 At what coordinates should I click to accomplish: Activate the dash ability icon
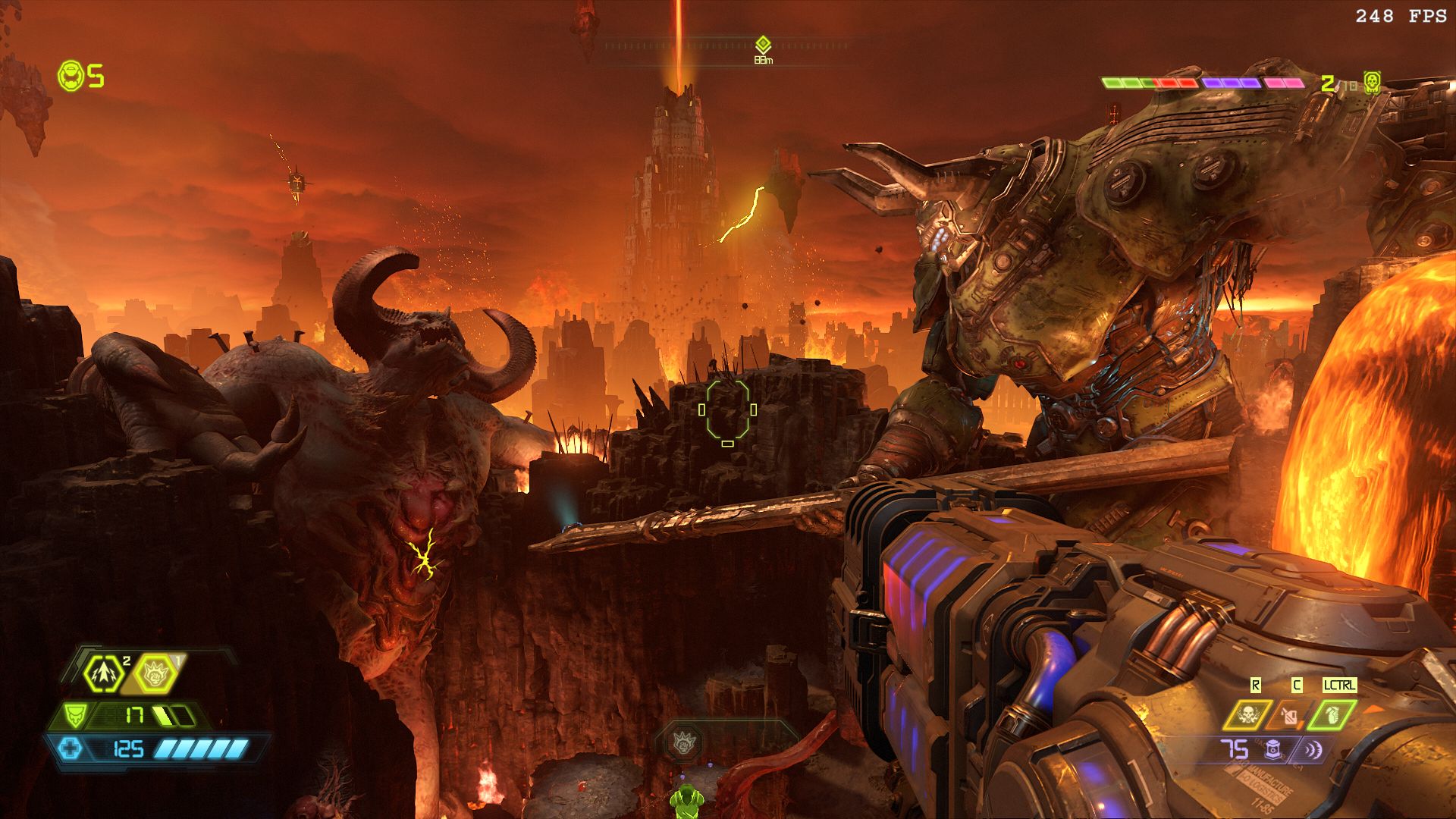[x=102, y=673]
